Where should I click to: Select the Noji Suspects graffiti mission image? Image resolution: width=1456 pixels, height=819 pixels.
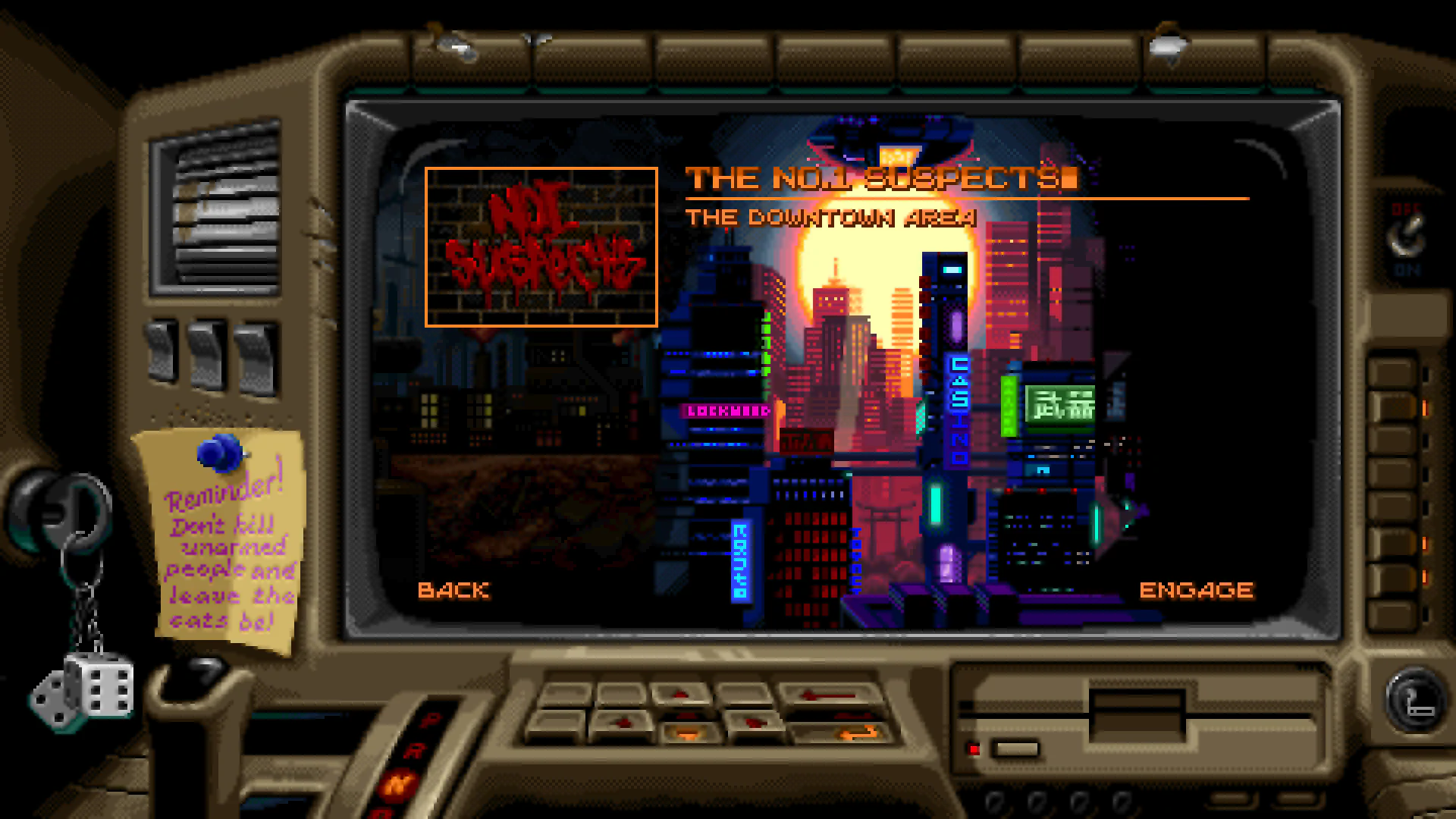(x=541, y=246)
